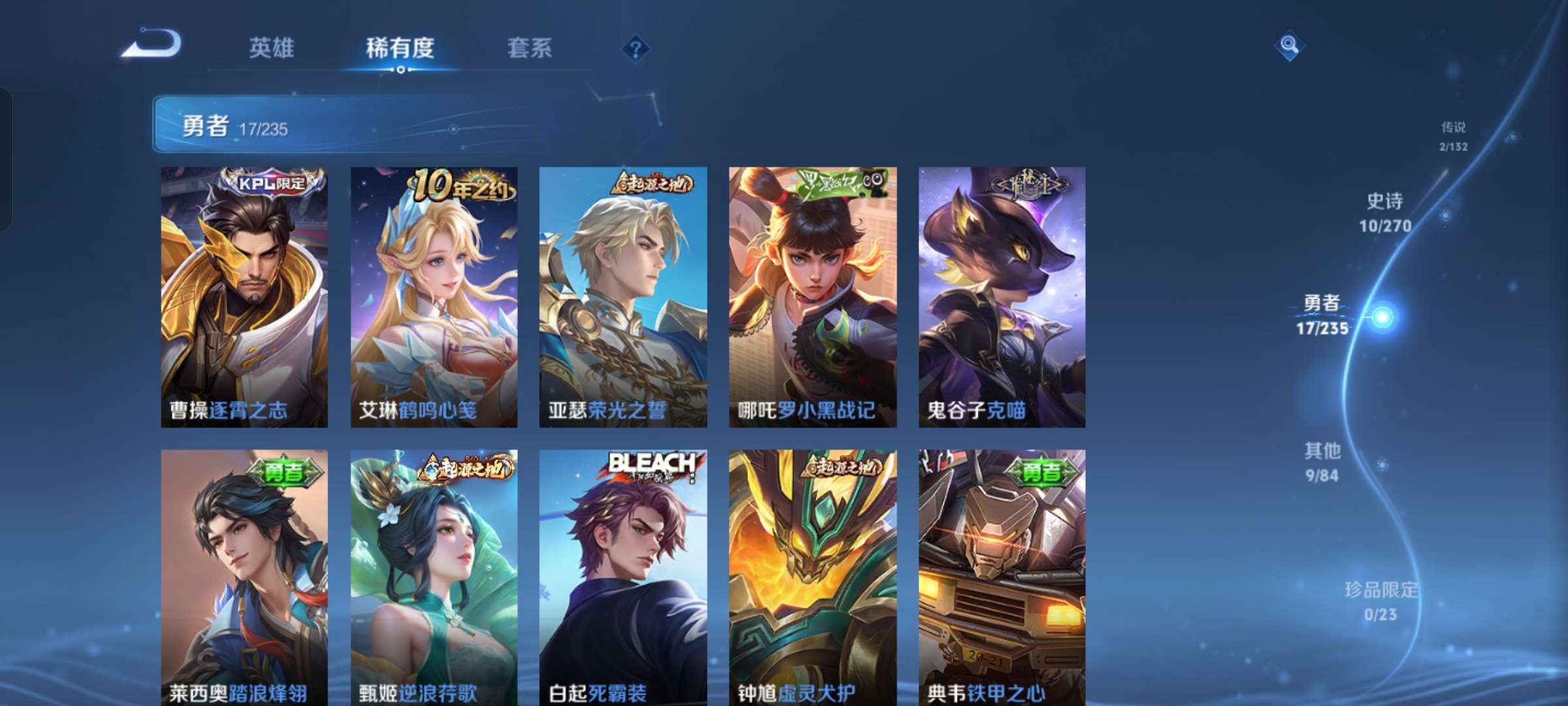The width and height of the screenshot is (1568, 706).
Task: Open the 套系 tab
Action: pyautogui.click(x=529, y=48)
